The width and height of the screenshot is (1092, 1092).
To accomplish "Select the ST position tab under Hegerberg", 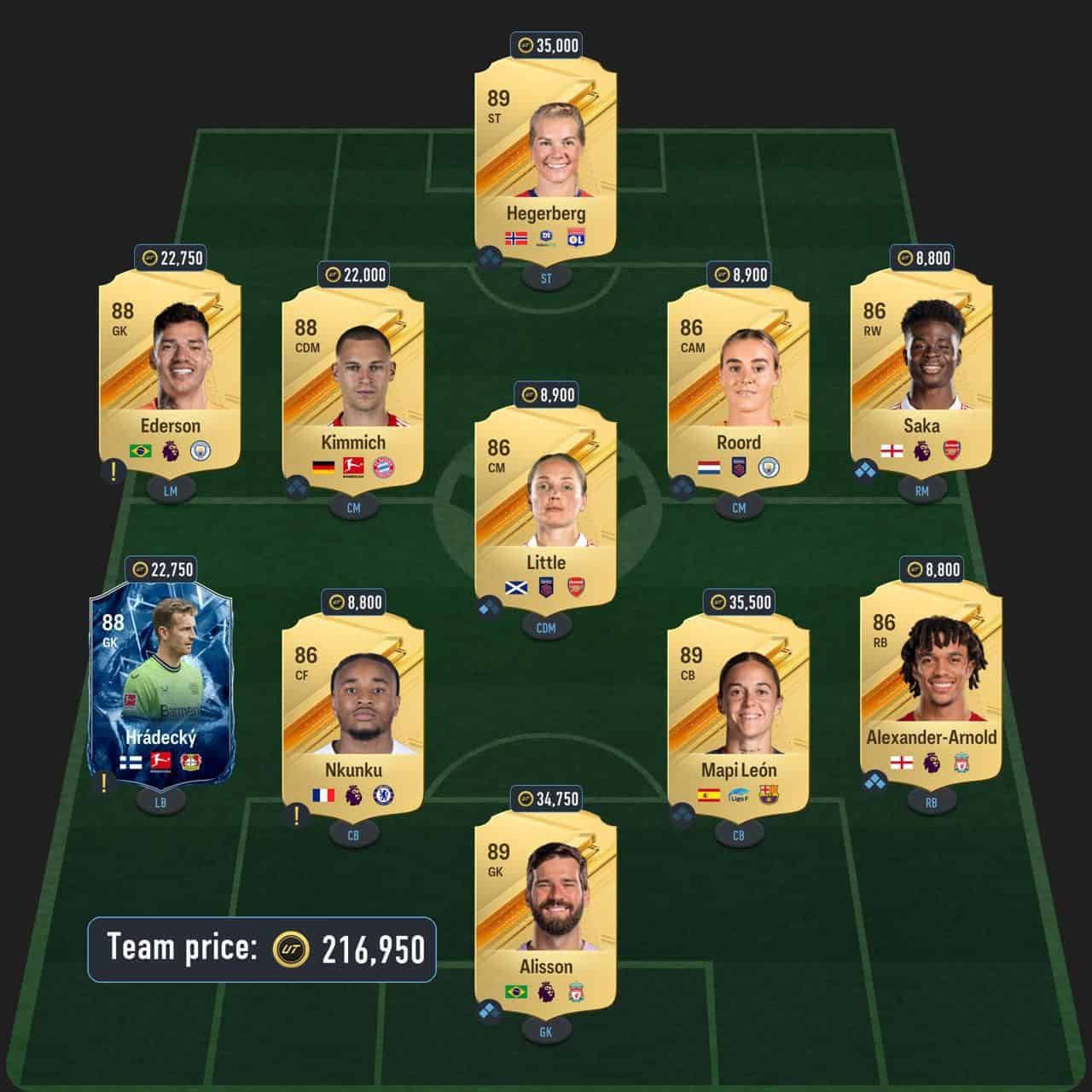I will coord(546,276).
